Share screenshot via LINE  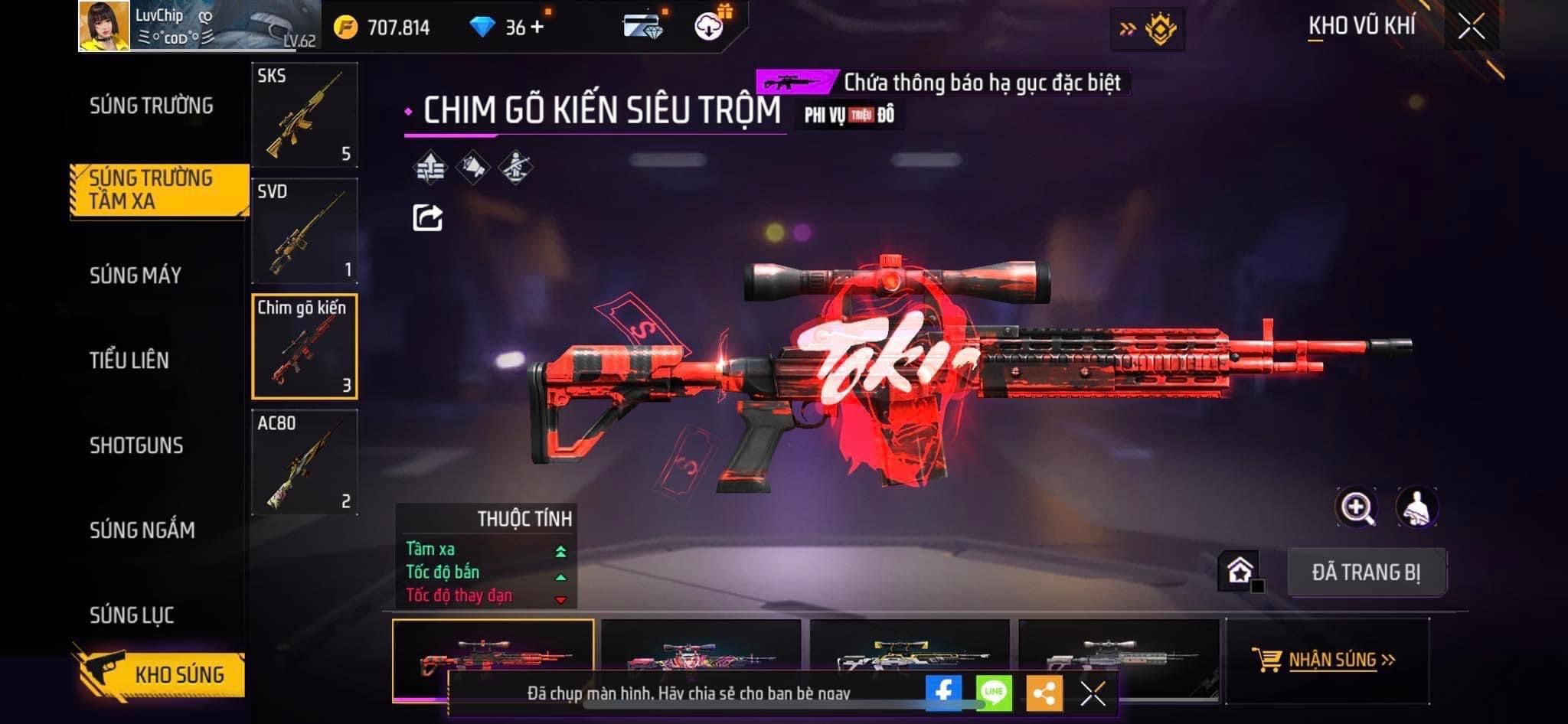pyautogui.click(x=994, y=693)
